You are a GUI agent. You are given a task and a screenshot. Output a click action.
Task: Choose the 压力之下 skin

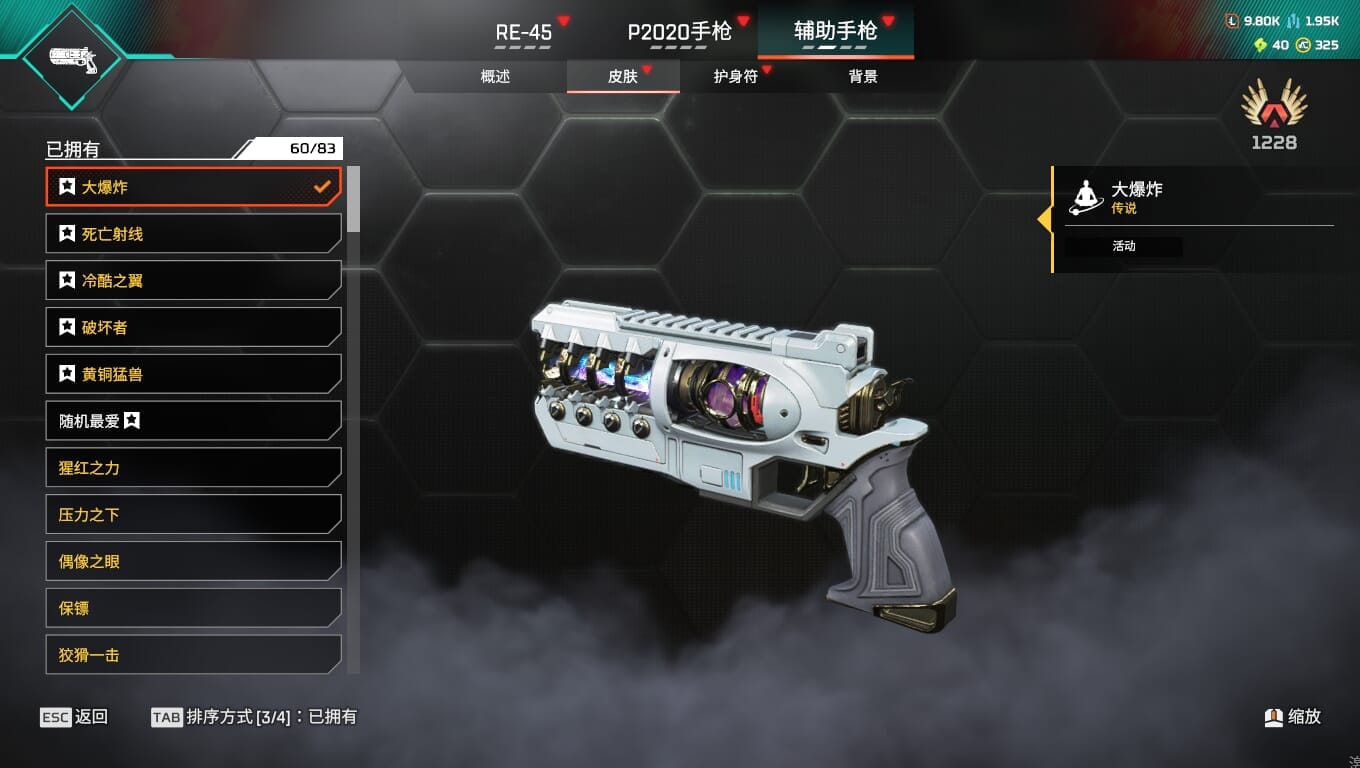[x=193, y=515]
